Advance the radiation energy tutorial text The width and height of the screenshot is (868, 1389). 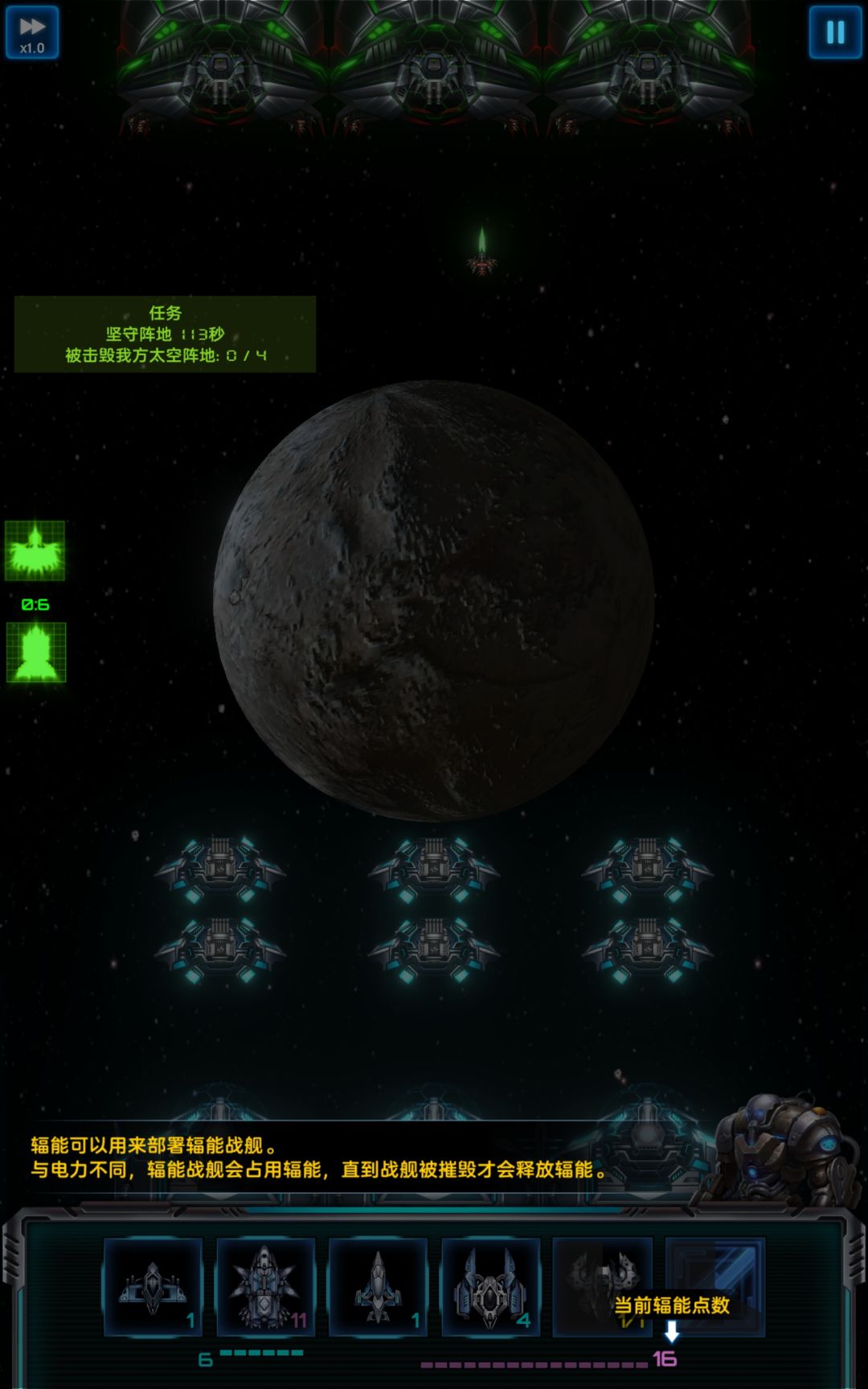tap(321, 1158)
